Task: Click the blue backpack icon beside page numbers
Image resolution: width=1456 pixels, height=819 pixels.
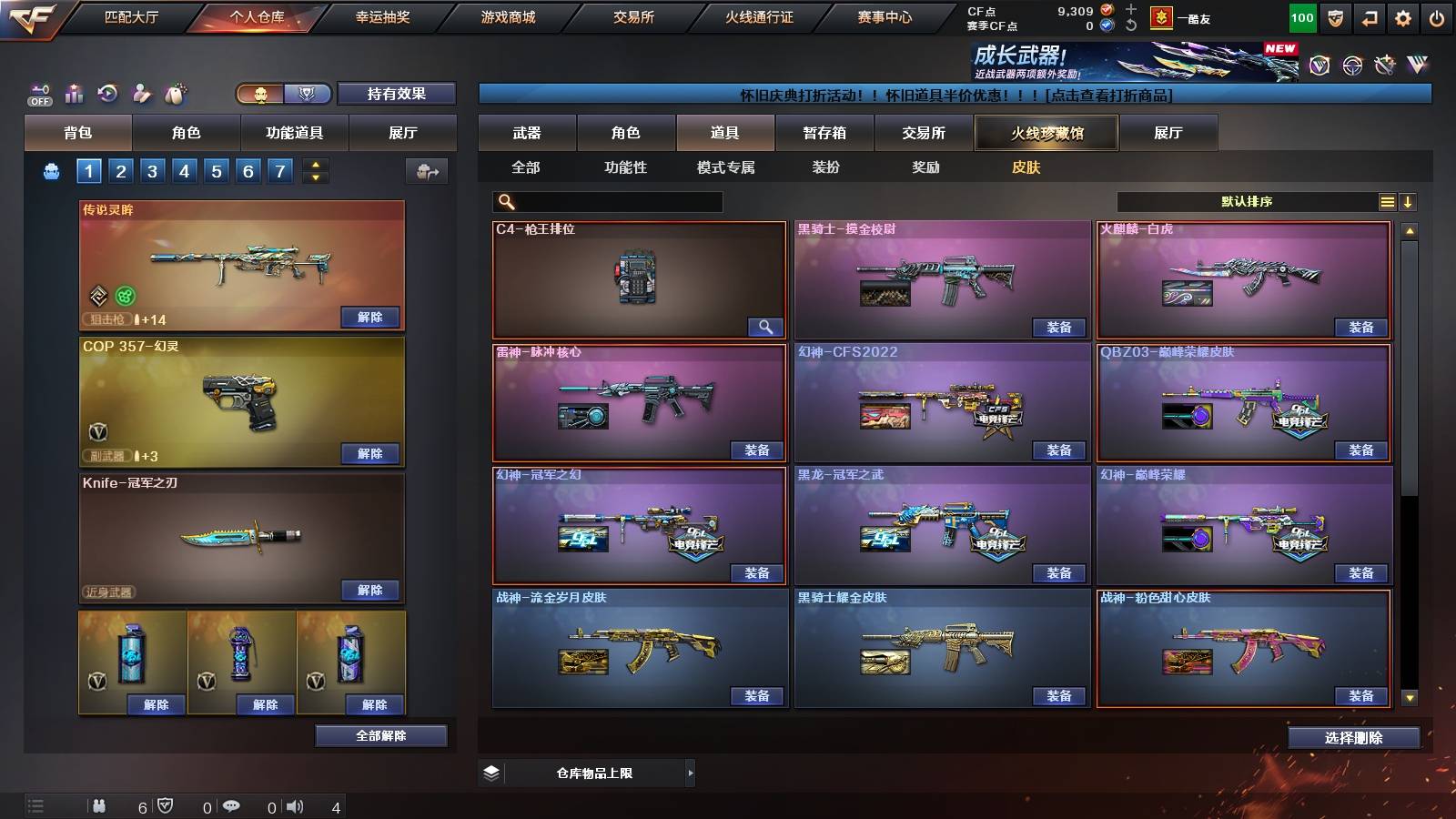Action: pyautogui.click(x=51, y=171)
